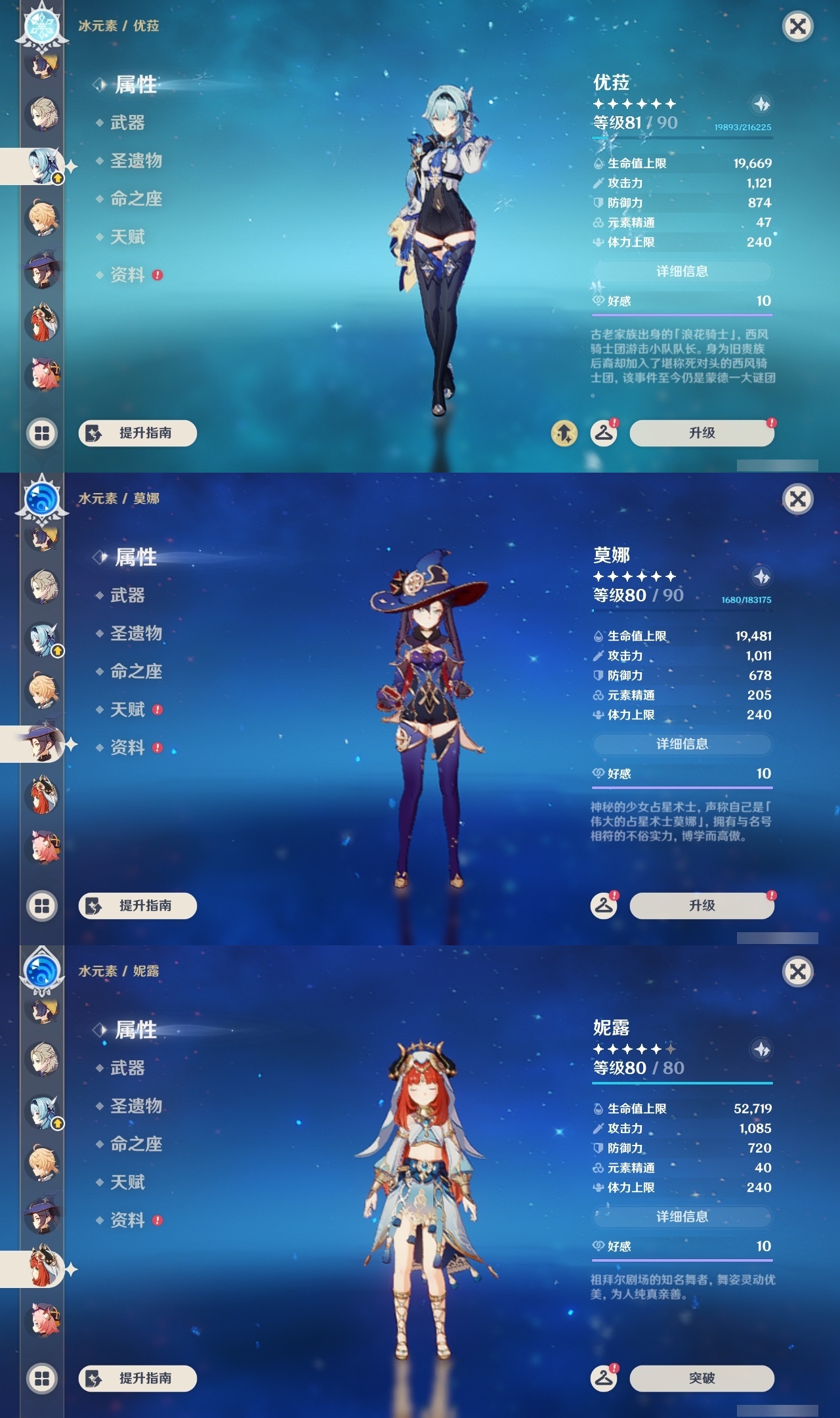Click the golden quick-enhance sparkle icon
This screenshot has width=840, height=1418.
point(564,434)
